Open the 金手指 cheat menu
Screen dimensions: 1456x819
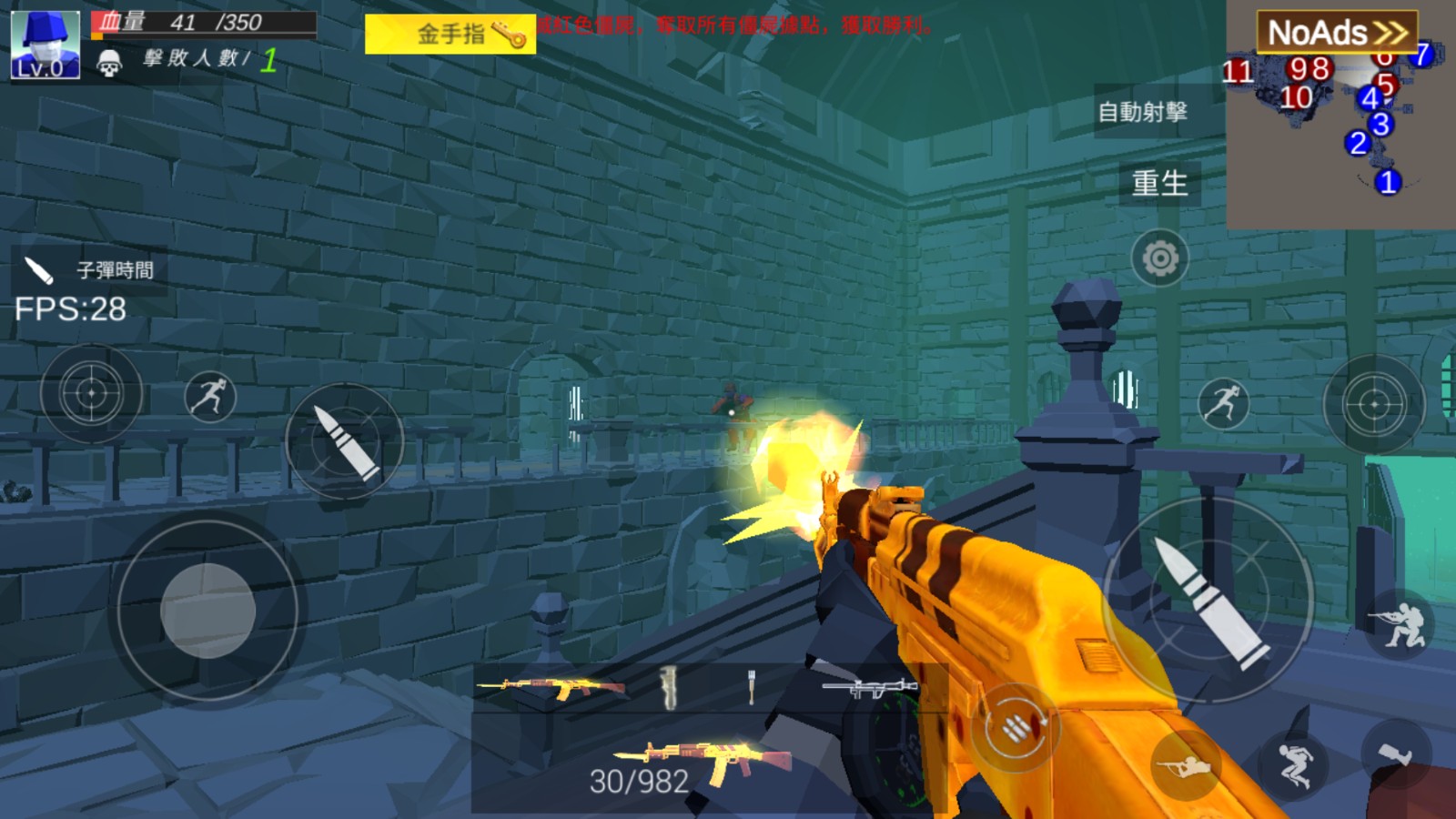(450, 35)
